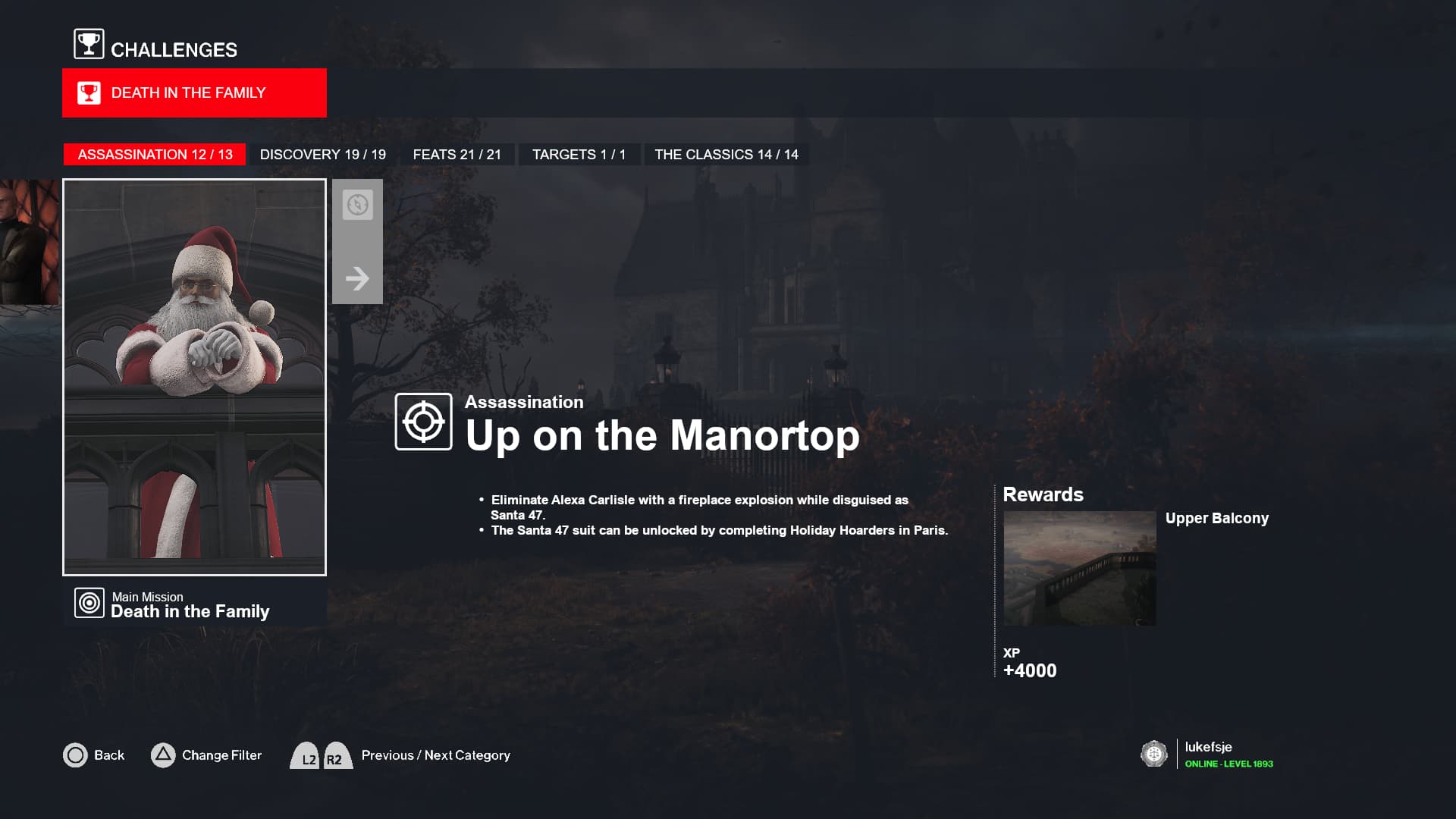This screenshot has height=819, width=1456.
Task: Open the Discovery 19 / 19 tab
Action: click(x=322, y=155)
